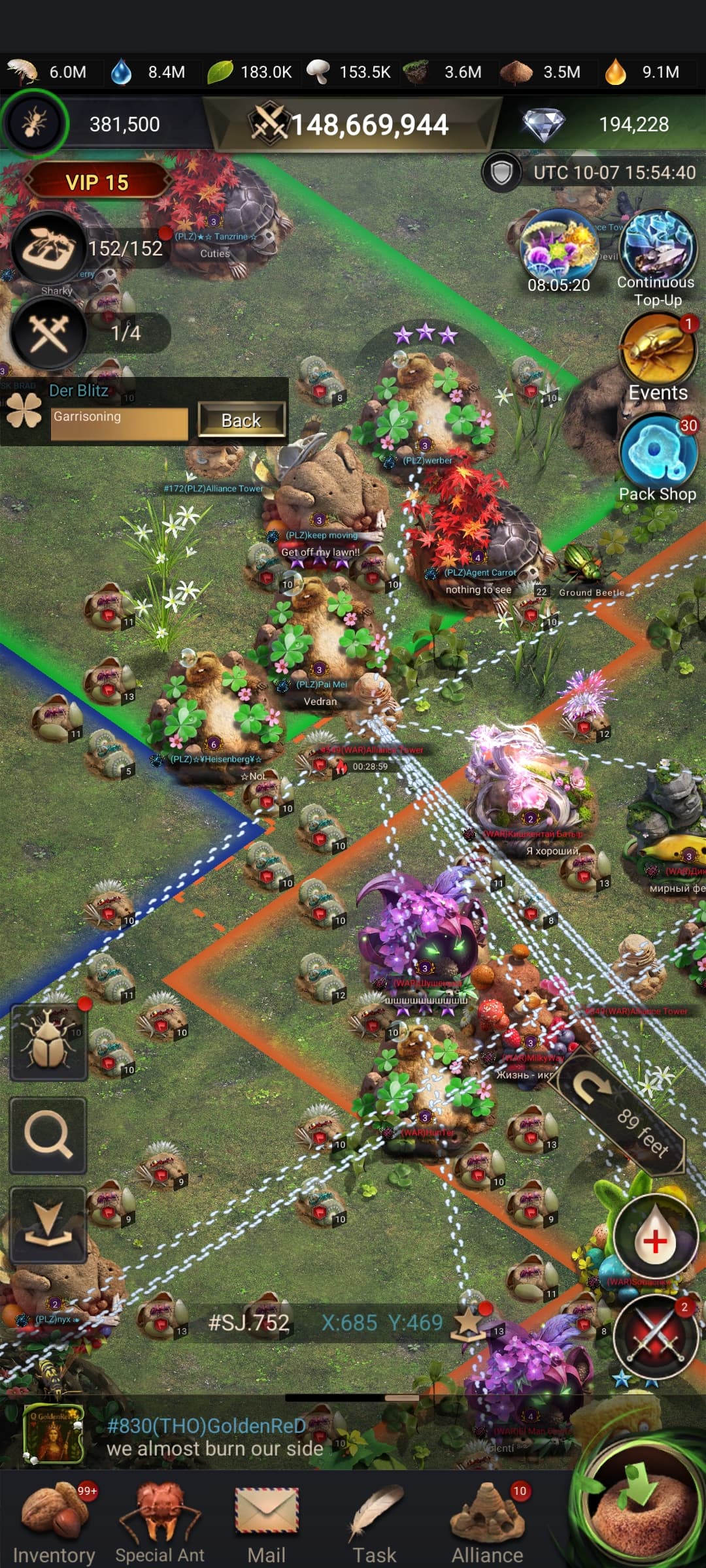Open the player ant avatar profile
The height and width of the screenshot is (1568, 706).
click(35, 123)
